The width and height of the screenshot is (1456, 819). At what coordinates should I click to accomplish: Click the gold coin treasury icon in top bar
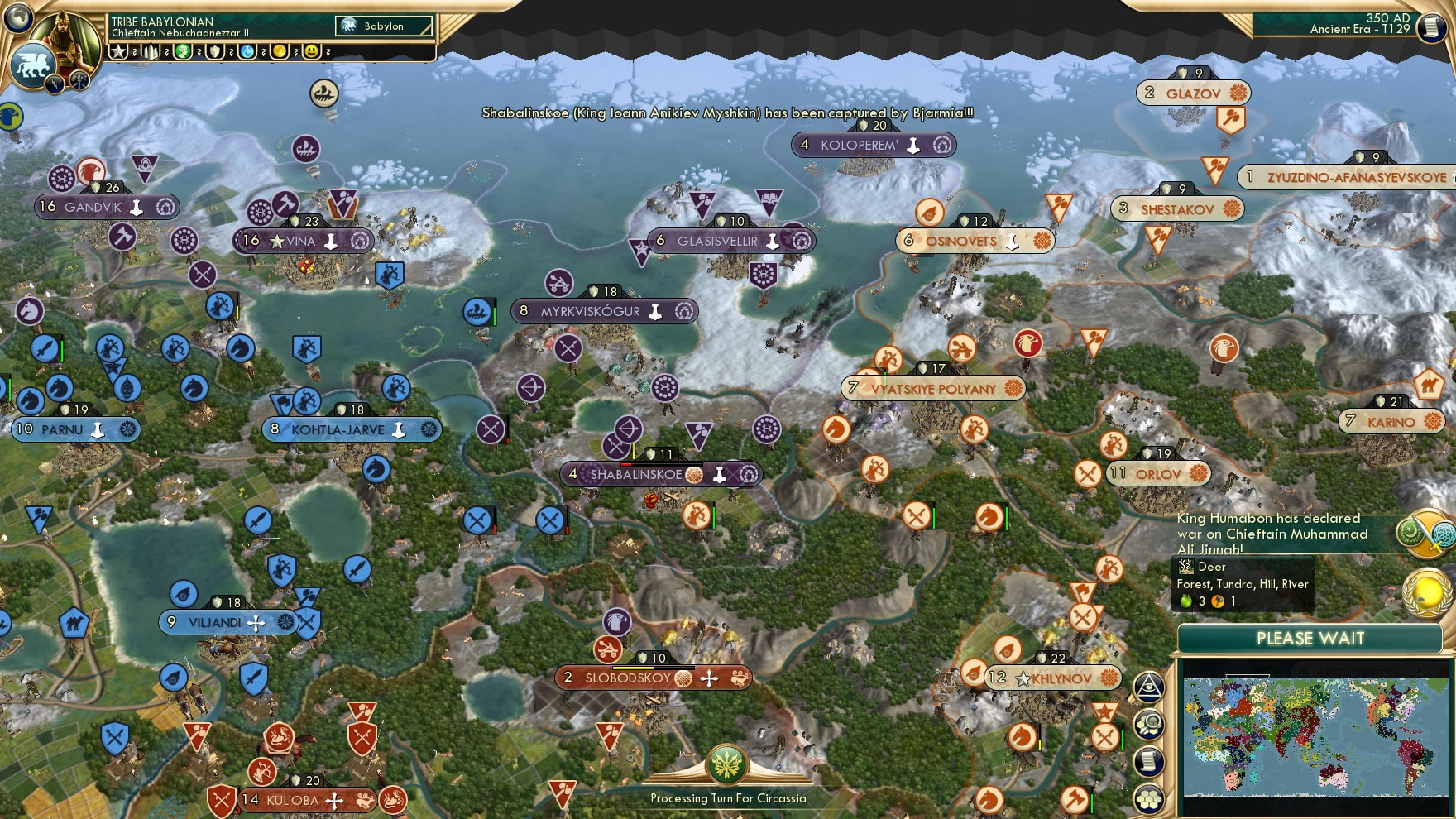click(280, 51)
